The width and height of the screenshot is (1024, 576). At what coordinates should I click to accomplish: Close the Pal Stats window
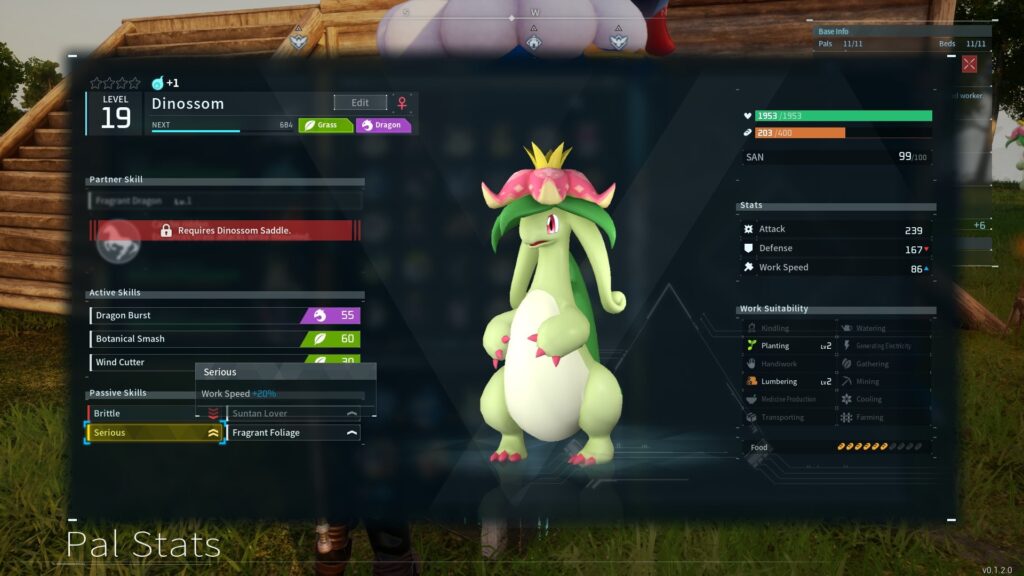(969, 64)
